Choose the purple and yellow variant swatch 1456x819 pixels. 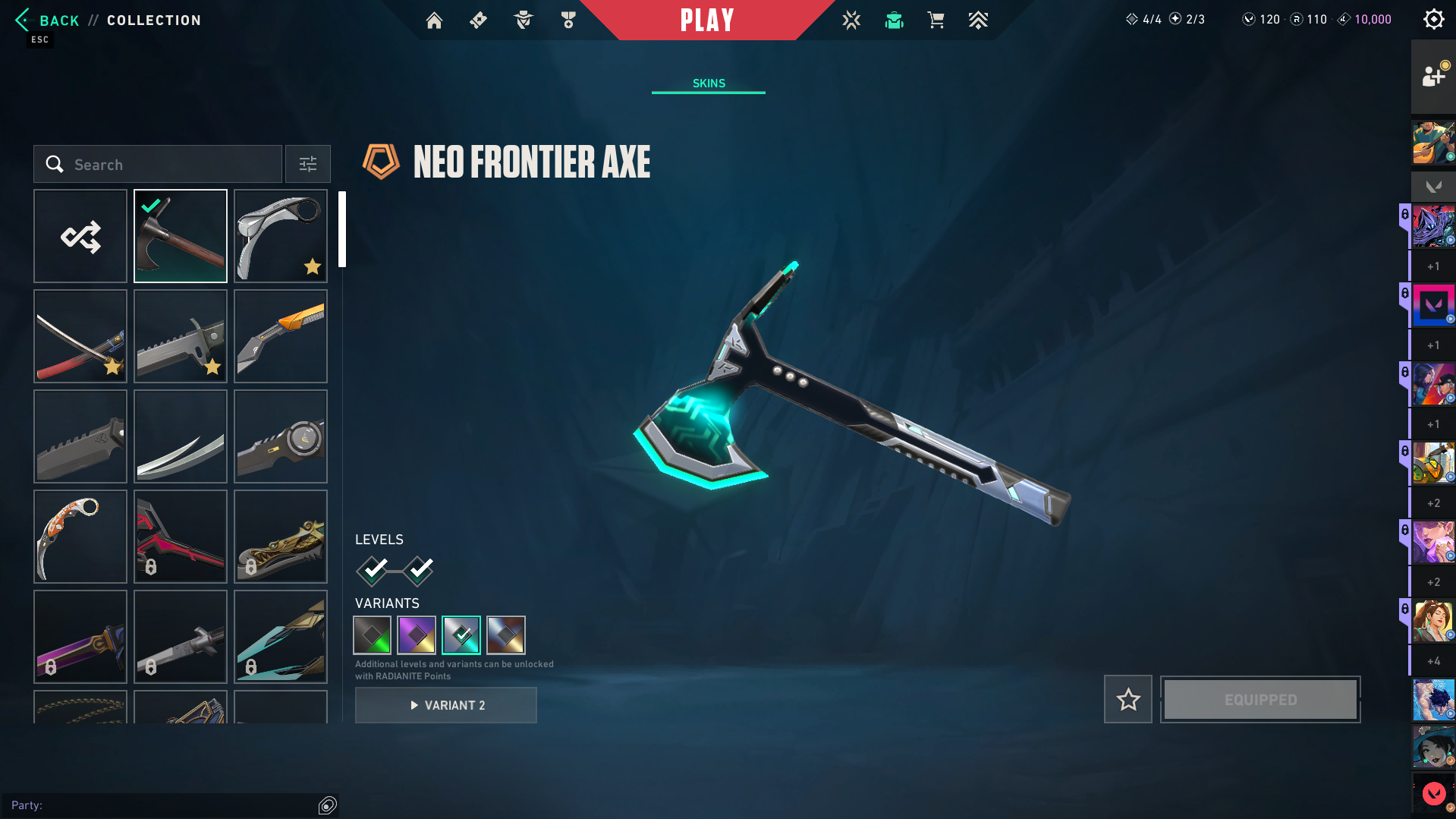click(x=417, y=635)
